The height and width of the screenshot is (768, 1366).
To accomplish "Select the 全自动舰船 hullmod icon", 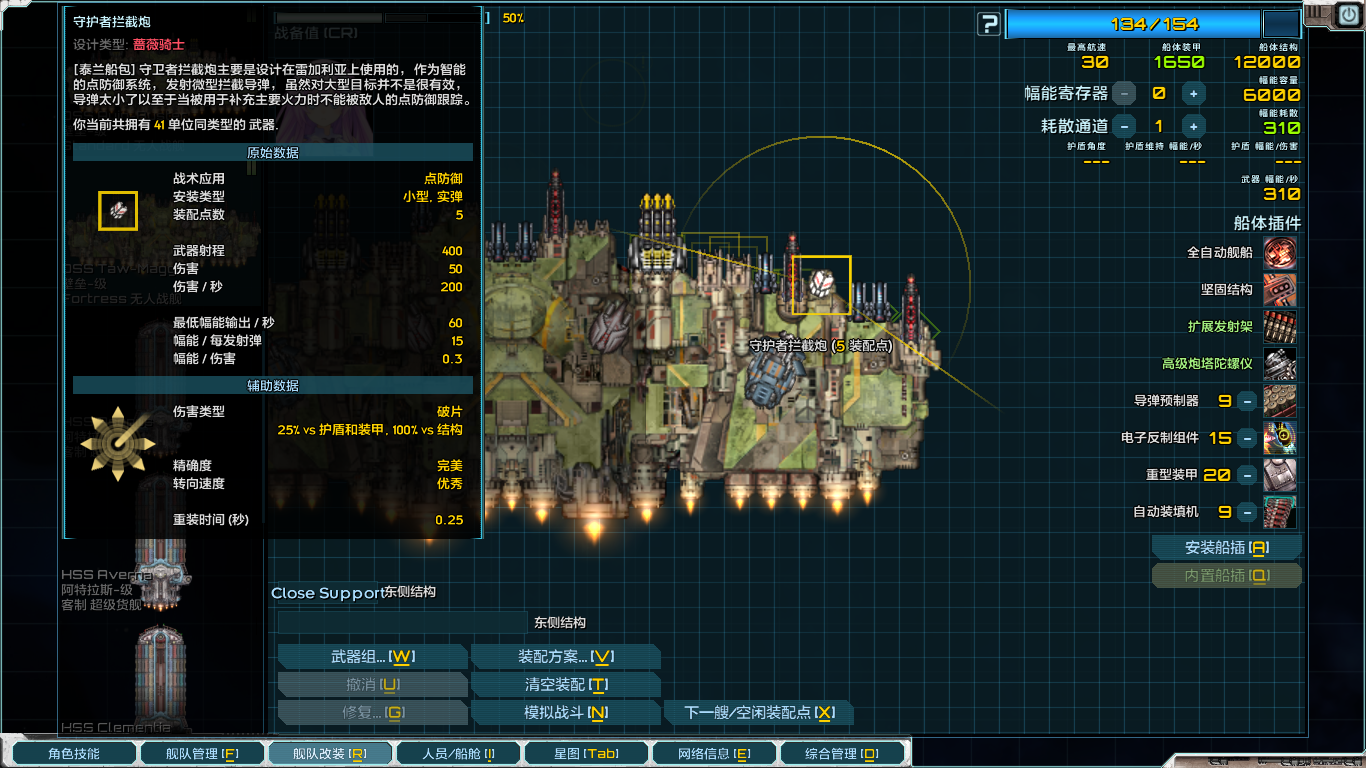I will [1280, 253].
